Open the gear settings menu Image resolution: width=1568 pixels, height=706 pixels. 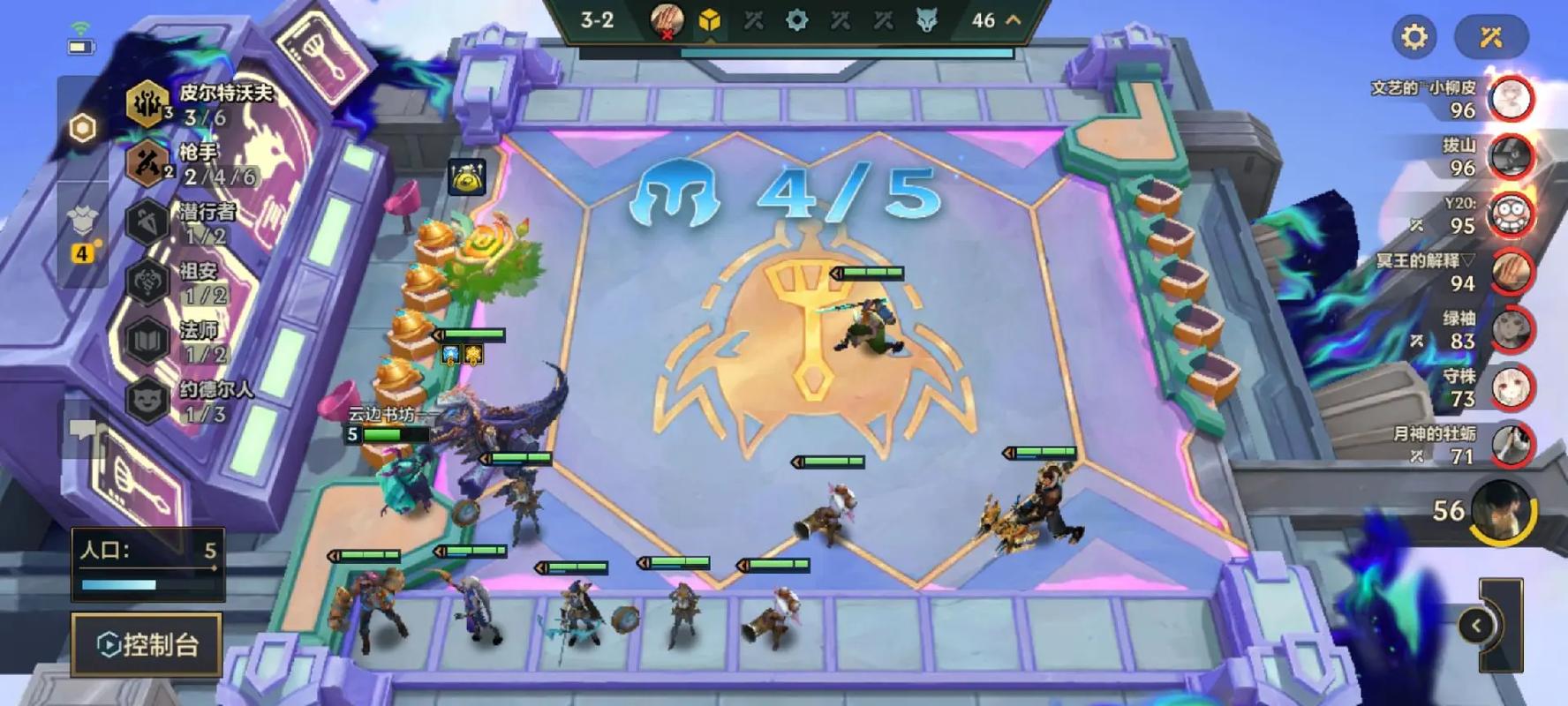point(1414,37)
